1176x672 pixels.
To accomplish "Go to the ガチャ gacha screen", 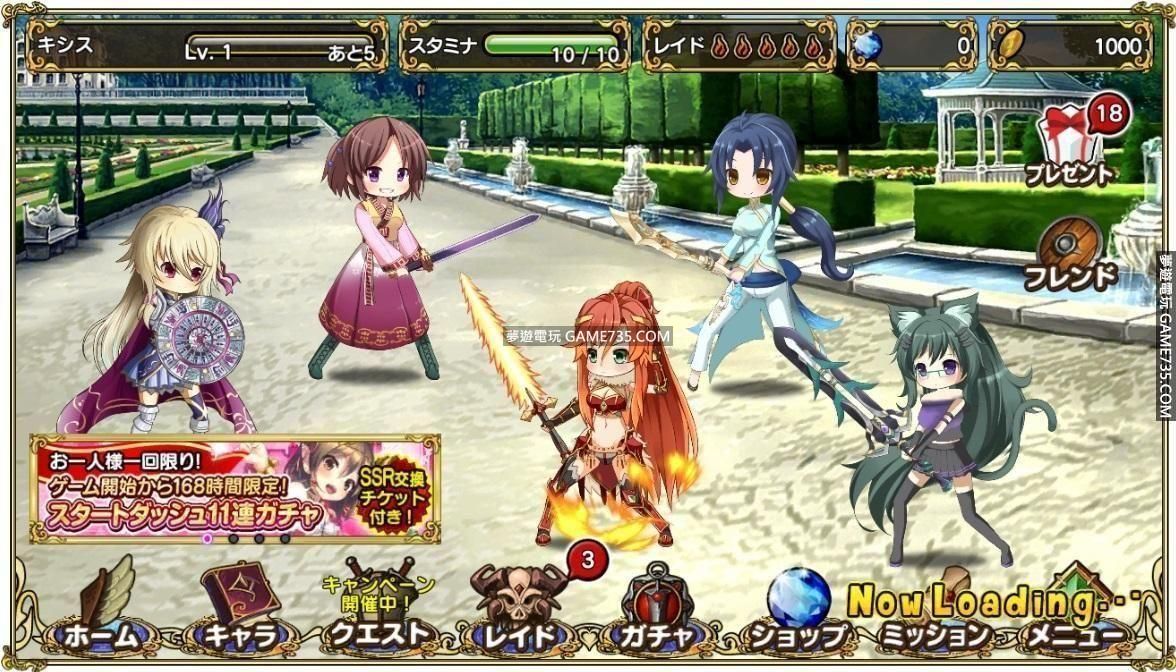I will pyautogui.click(x=657, y=612).
